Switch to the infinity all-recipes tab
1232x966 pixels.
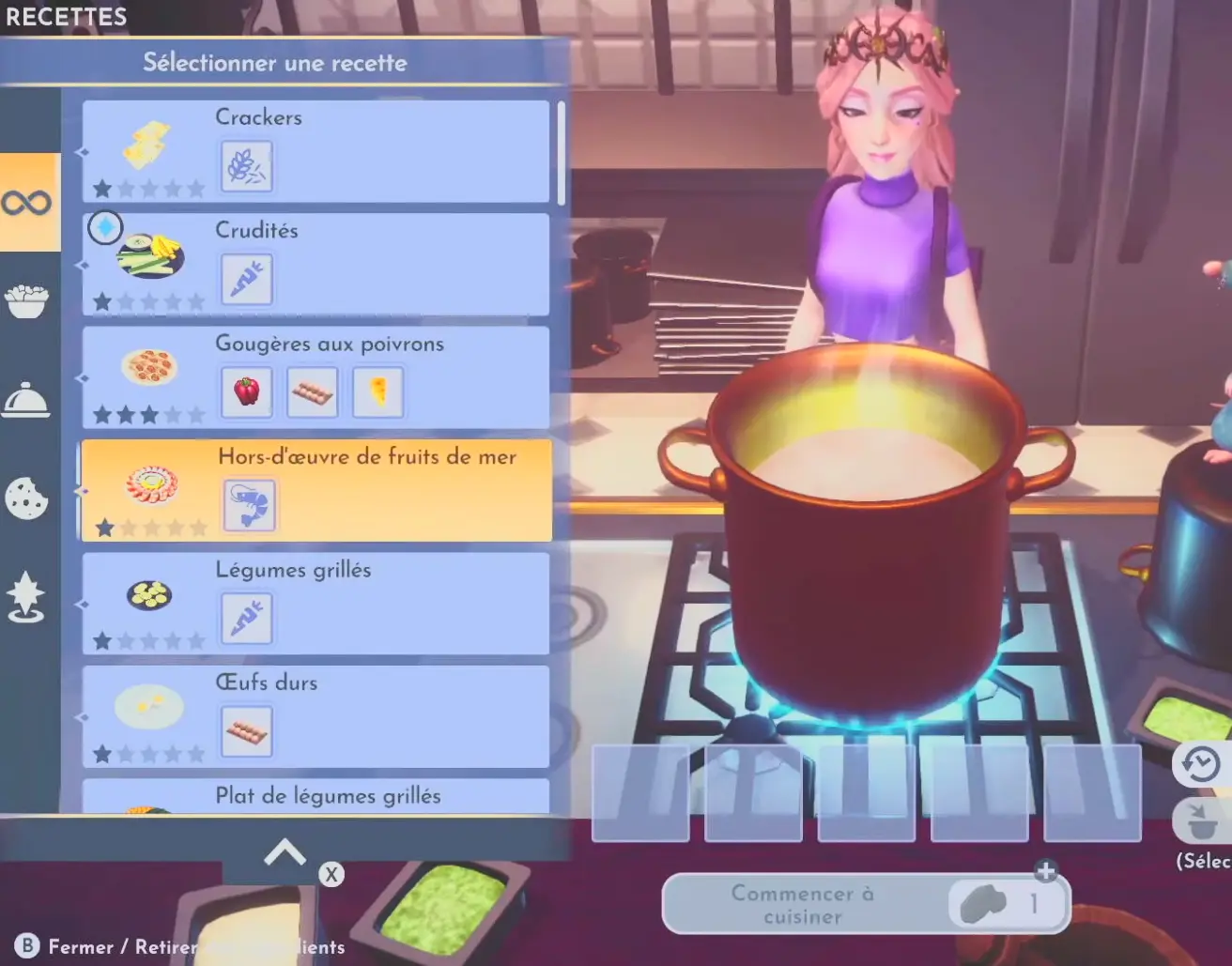pos(27,202)
